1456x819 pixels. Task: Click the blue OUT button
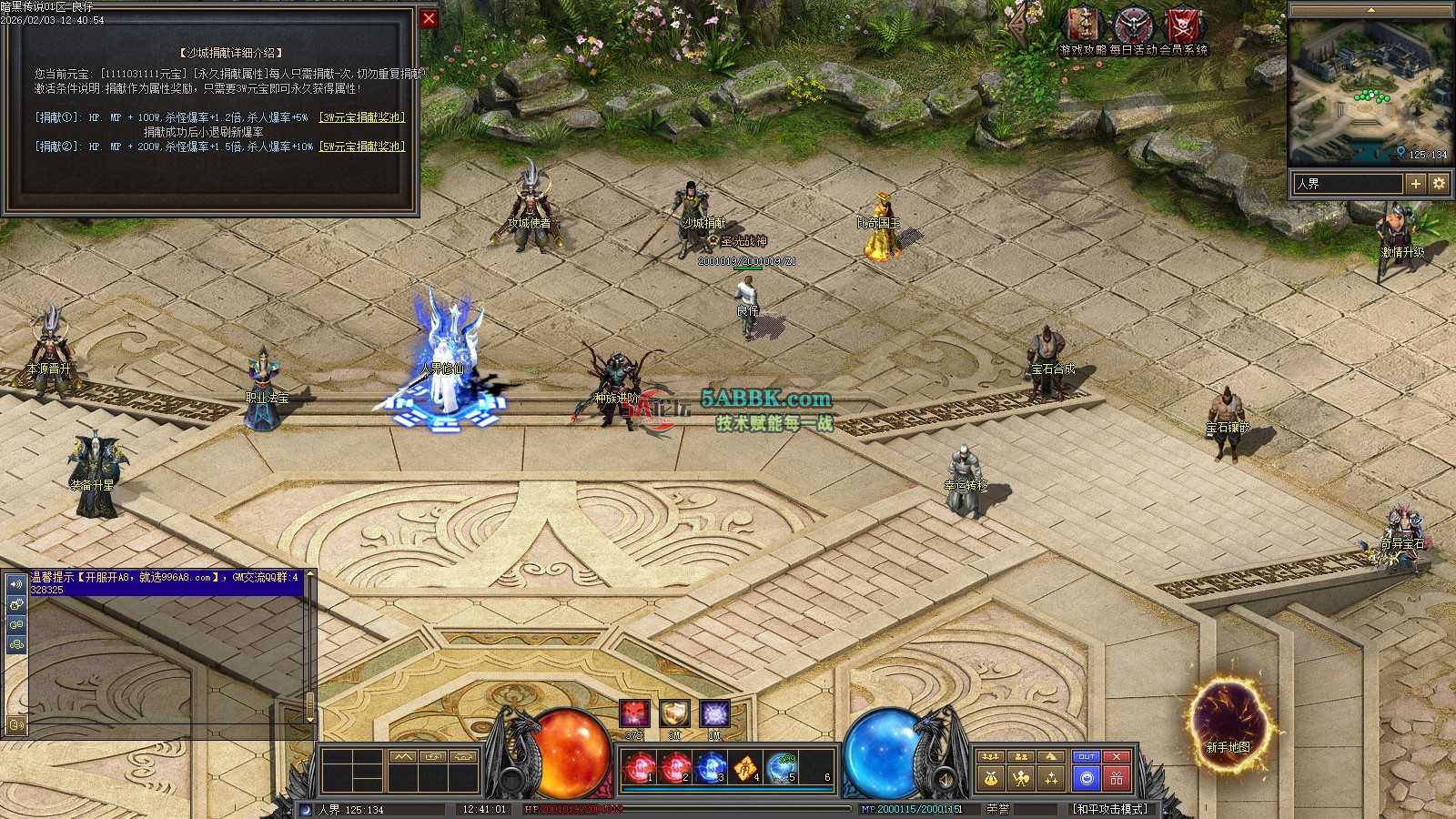(x=1087, y=757)
